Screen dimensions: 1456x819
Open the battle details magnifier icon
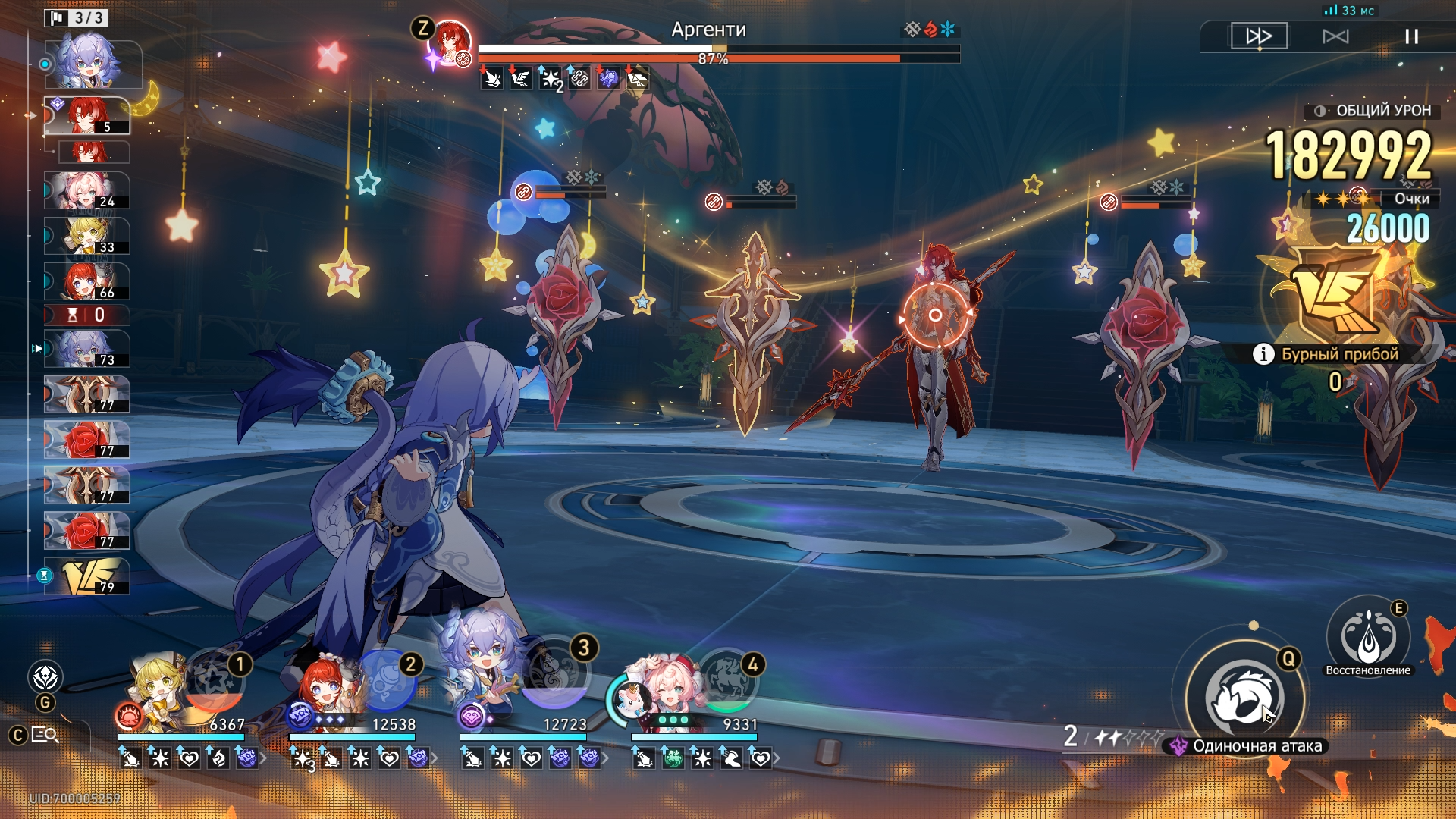pos(45,735)
